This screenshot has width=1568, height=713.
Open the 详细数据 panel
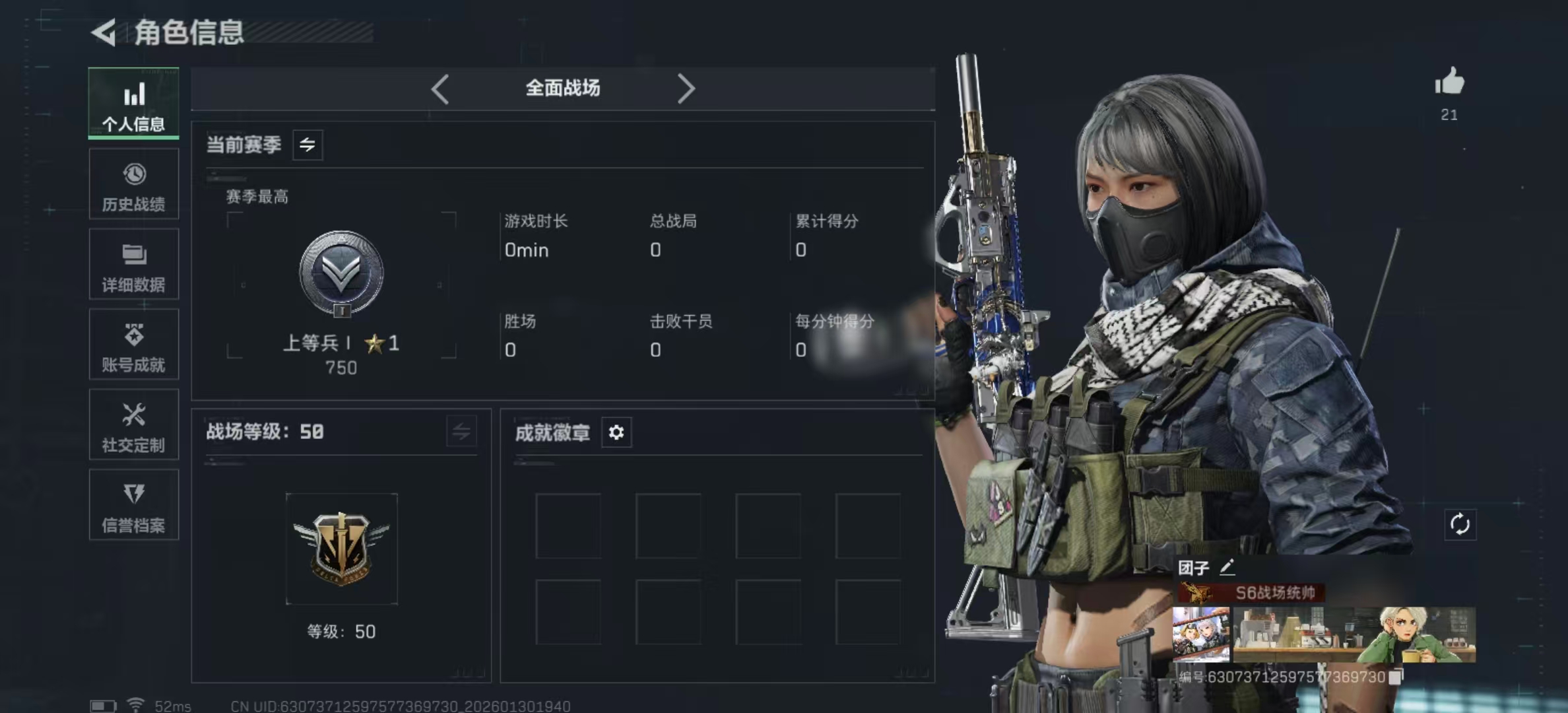tap(134, 264)
